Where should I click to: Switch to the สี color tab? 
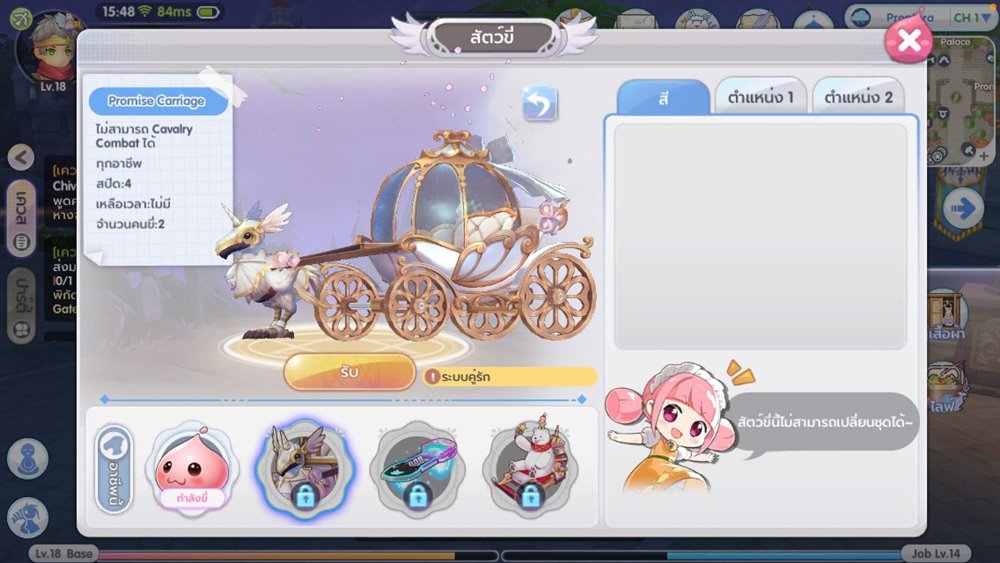663,98
